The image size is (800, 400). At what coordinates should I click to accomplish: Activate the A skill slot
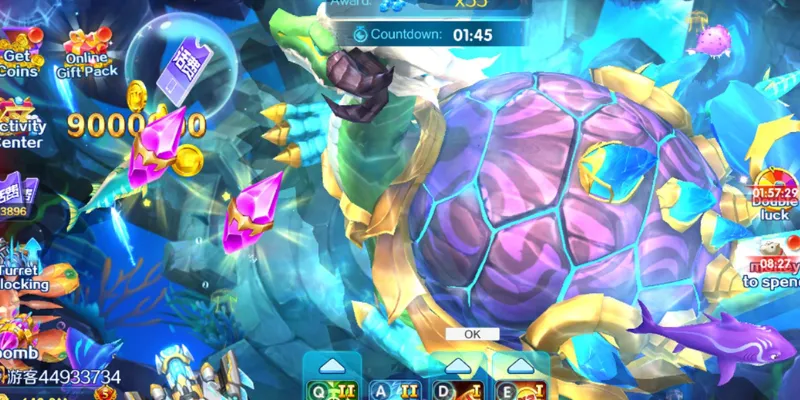click(394, 388)
